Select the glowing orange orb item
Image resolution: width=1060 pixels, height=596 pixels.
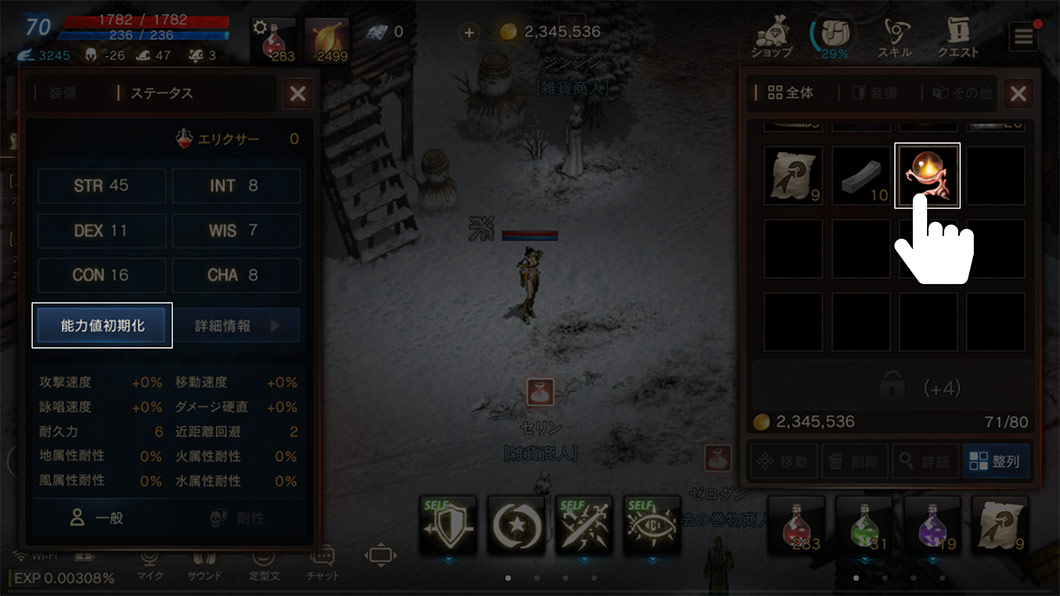point(926,175)
